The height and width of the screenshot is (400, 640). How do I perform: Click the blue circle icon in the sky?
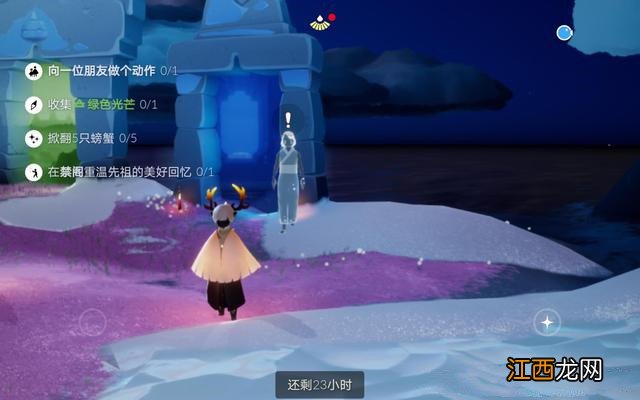(565, 34)
